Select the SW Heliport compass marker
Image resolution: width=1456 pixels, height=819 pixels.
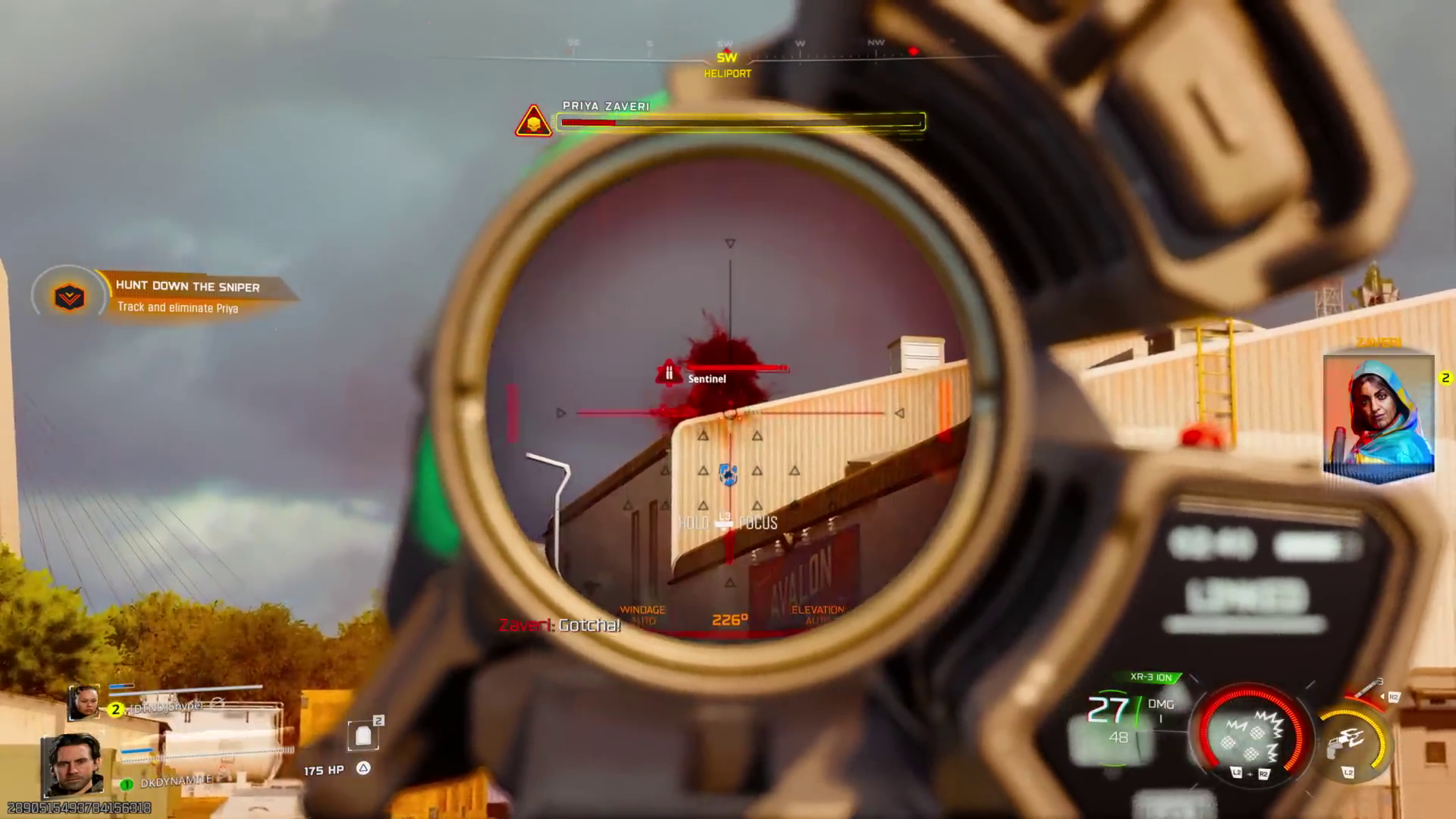pyautogui.click(x=726, y=64)
